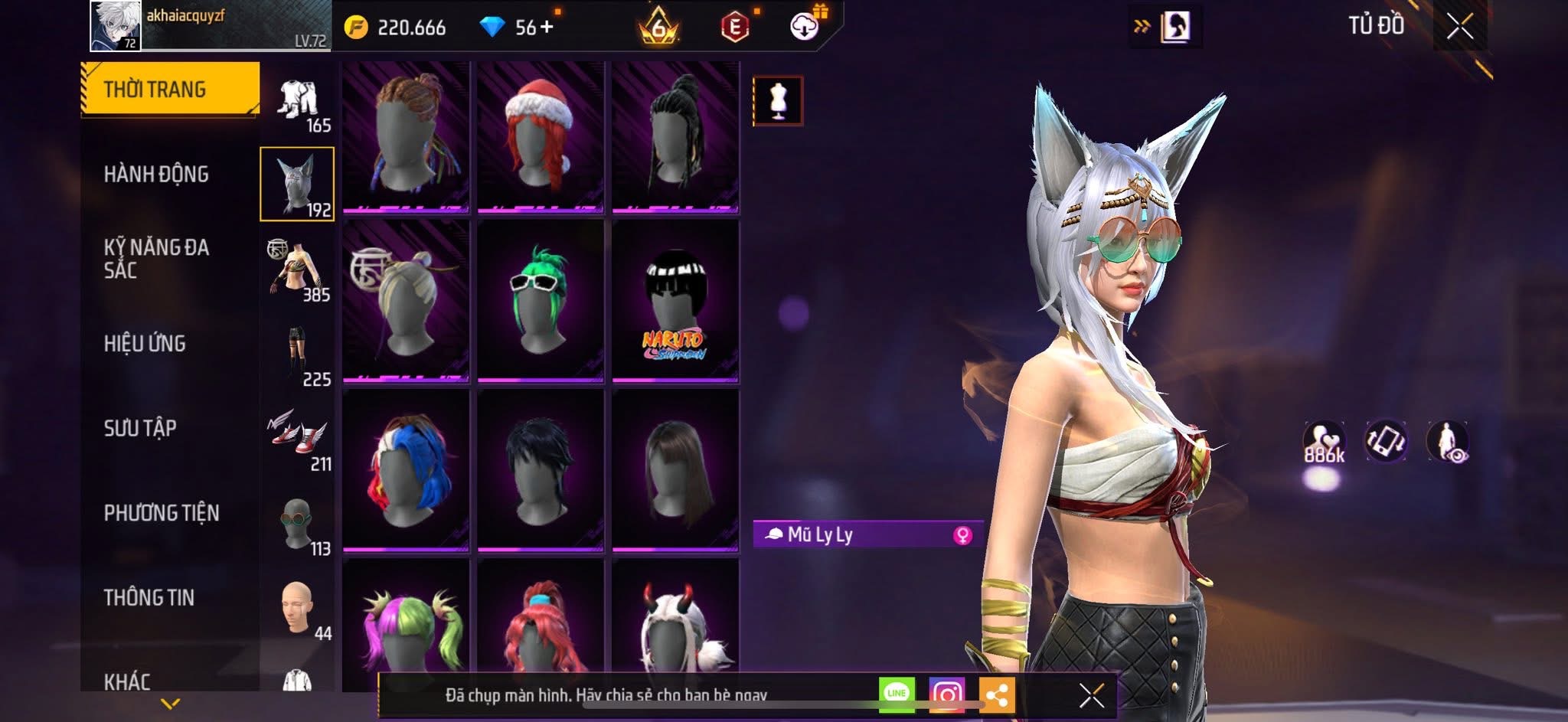
Task: Select the Santa hat red hair item
Action: click(x=541, y=136)
